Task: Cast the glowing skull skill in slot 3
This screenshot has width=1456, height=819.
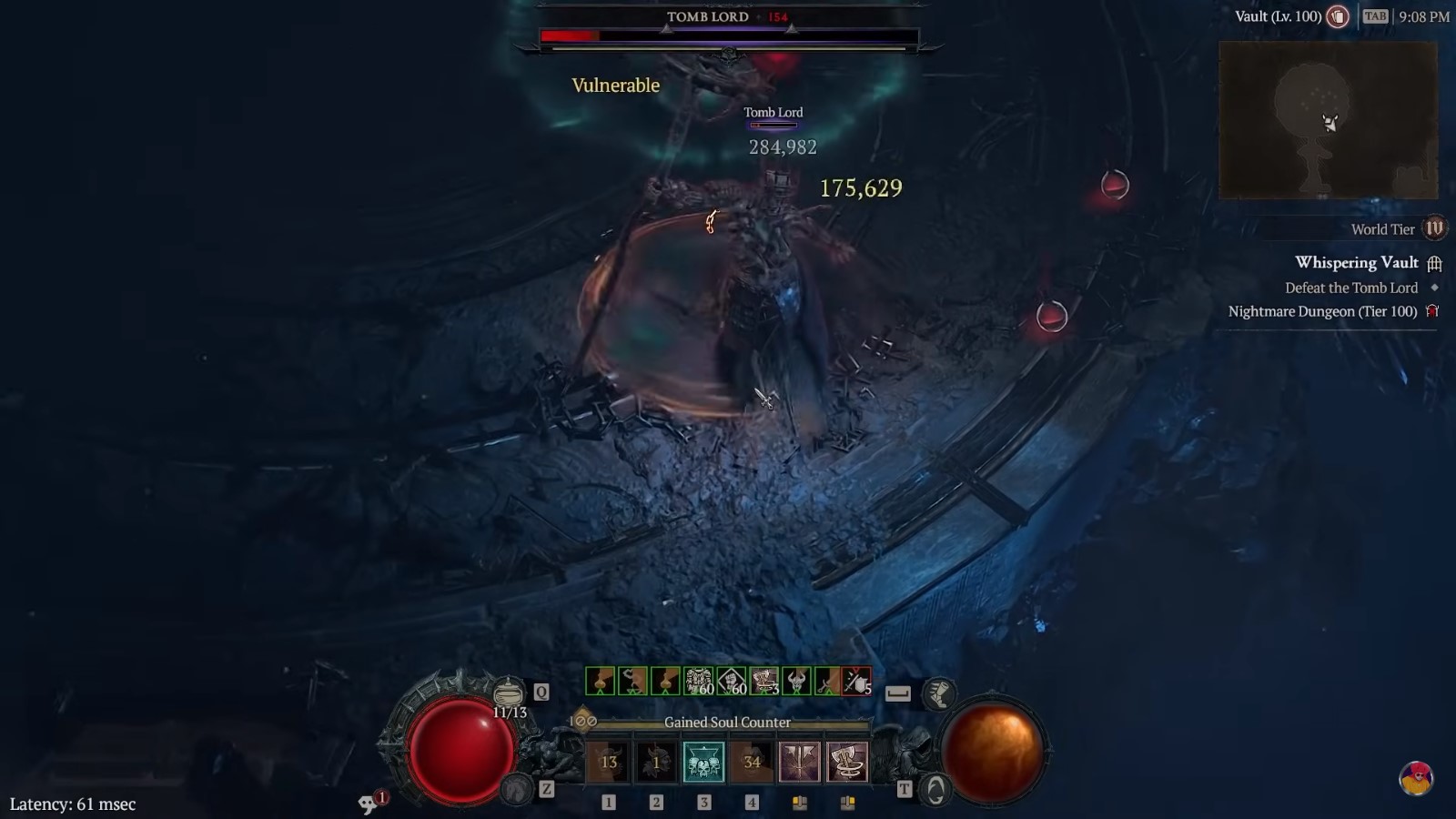Action: [703, 763]
